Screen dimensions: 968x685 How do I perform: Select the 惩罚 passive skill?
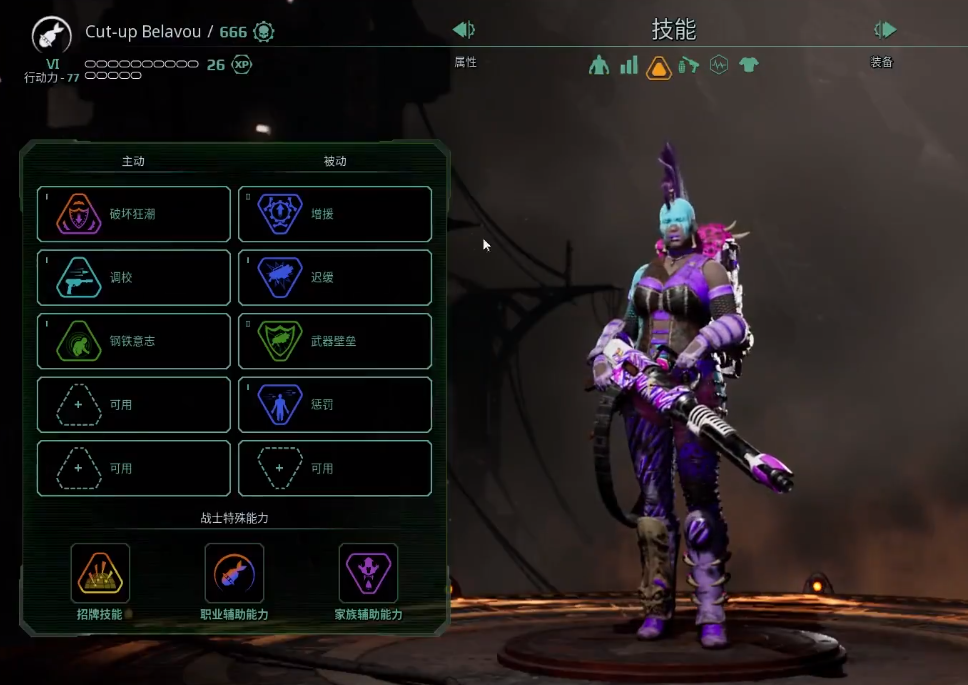335,405
